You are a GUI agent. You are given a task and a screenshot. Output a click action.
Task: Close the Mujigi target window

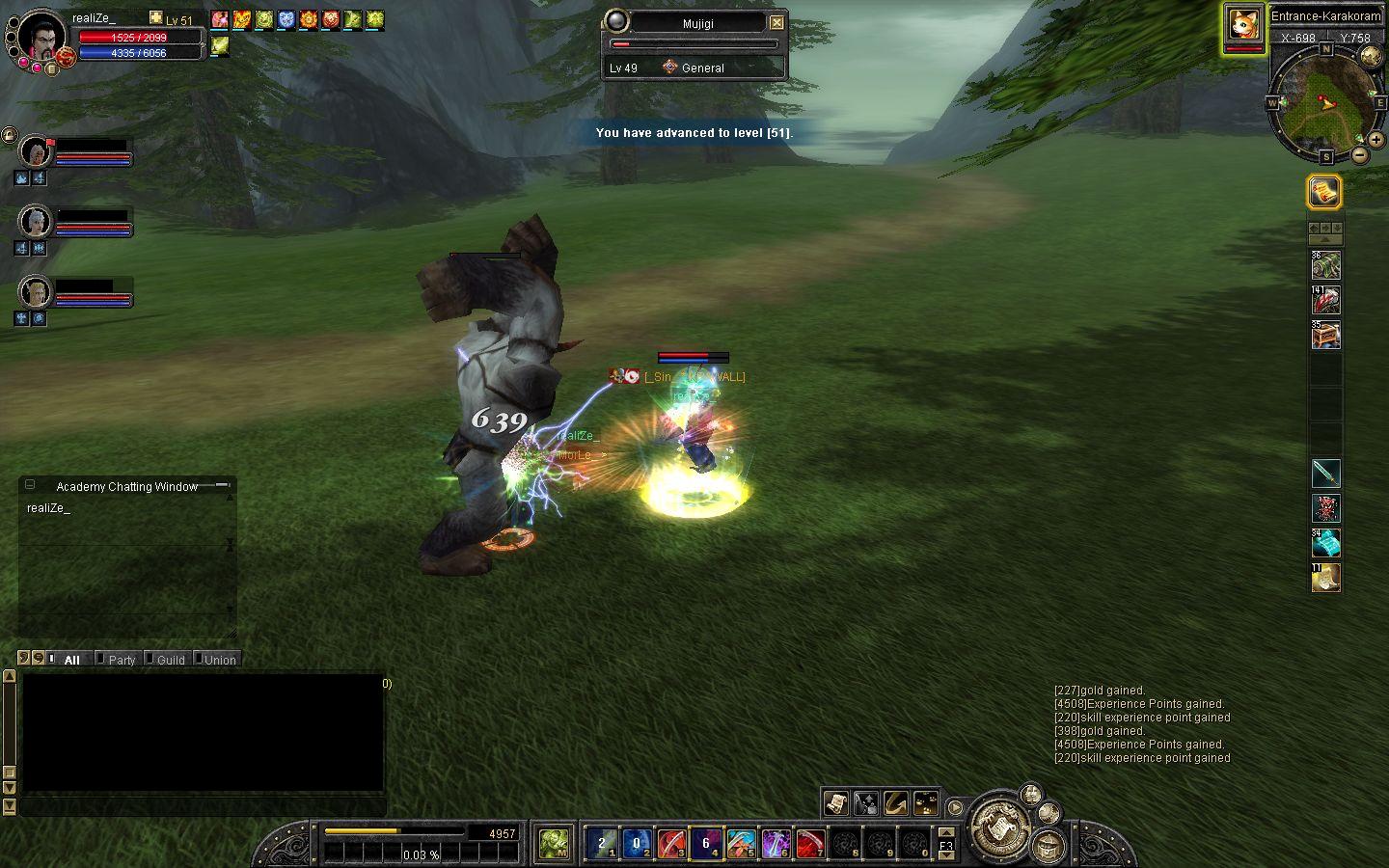coord(776,22)
